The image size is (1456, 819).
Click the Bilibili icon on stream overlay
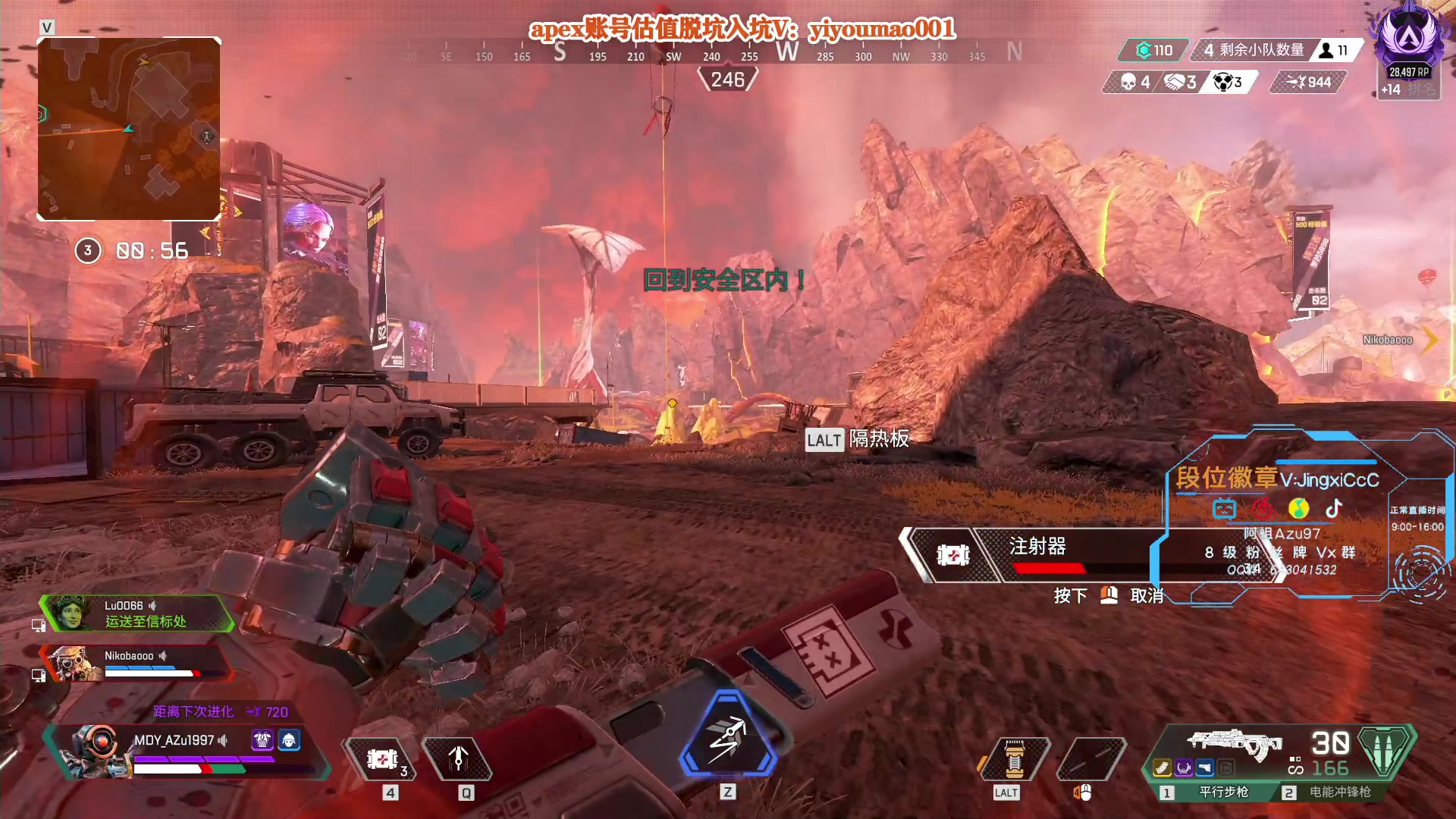[x=1224, y=508]
